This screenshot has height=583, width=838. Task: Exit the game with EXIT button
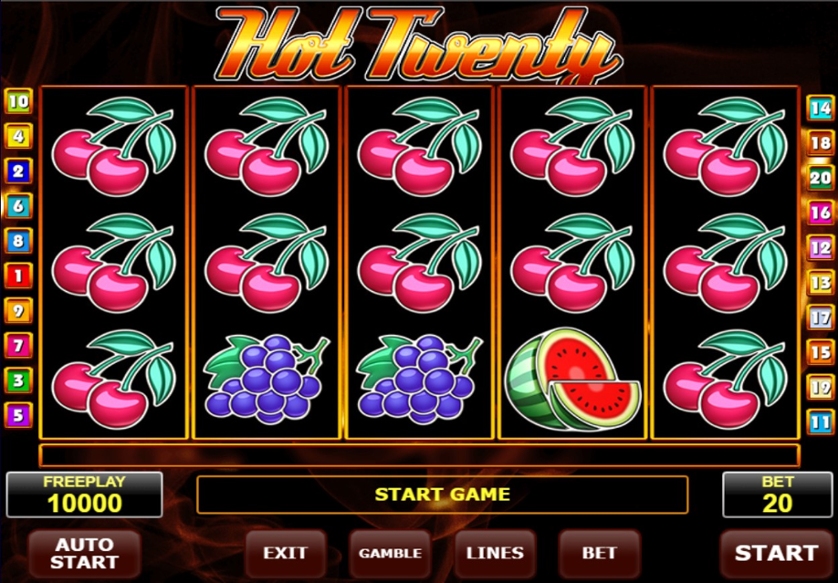tap(285, 552)
